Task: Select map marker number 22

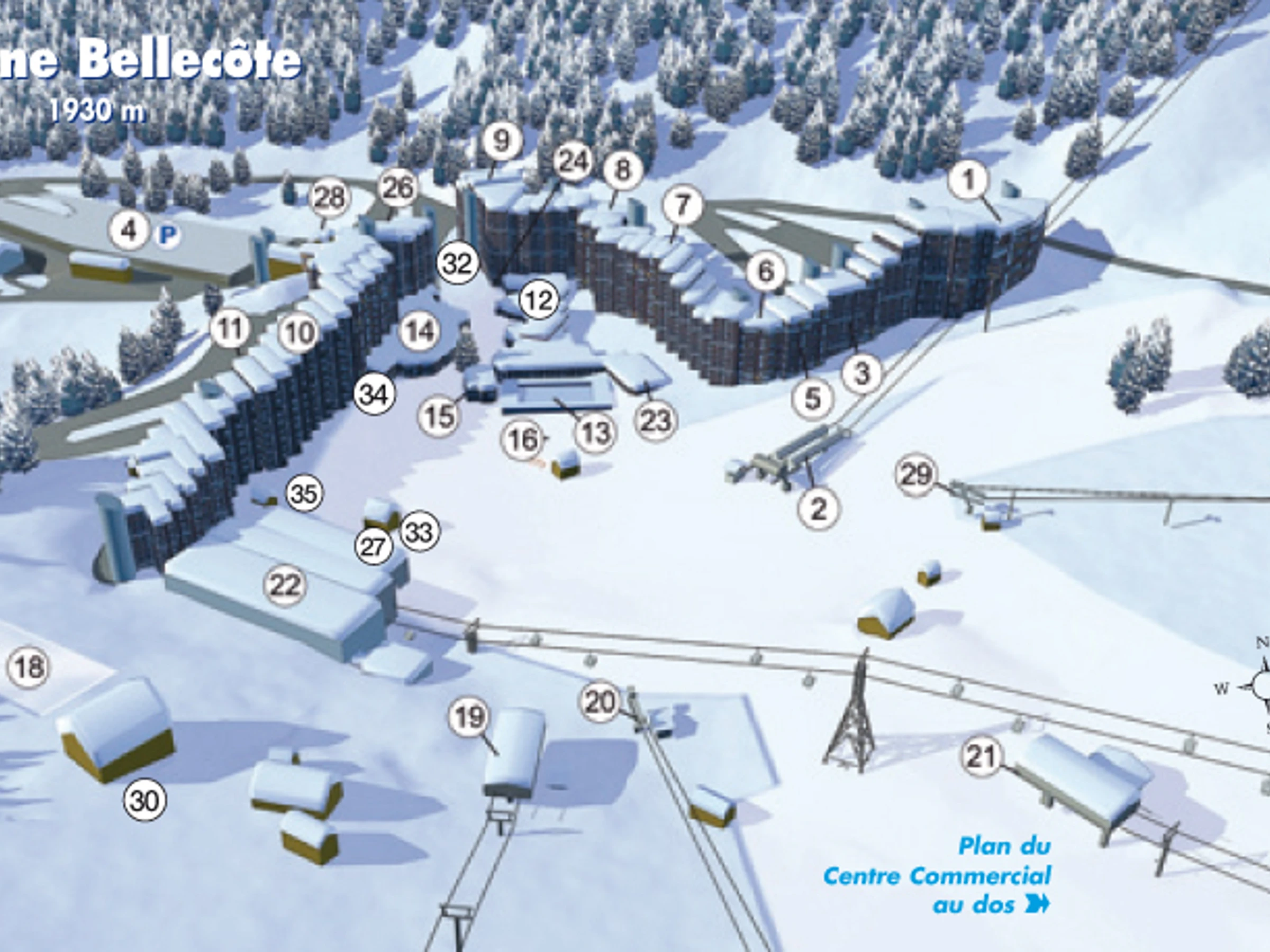Action: (285, 585)
